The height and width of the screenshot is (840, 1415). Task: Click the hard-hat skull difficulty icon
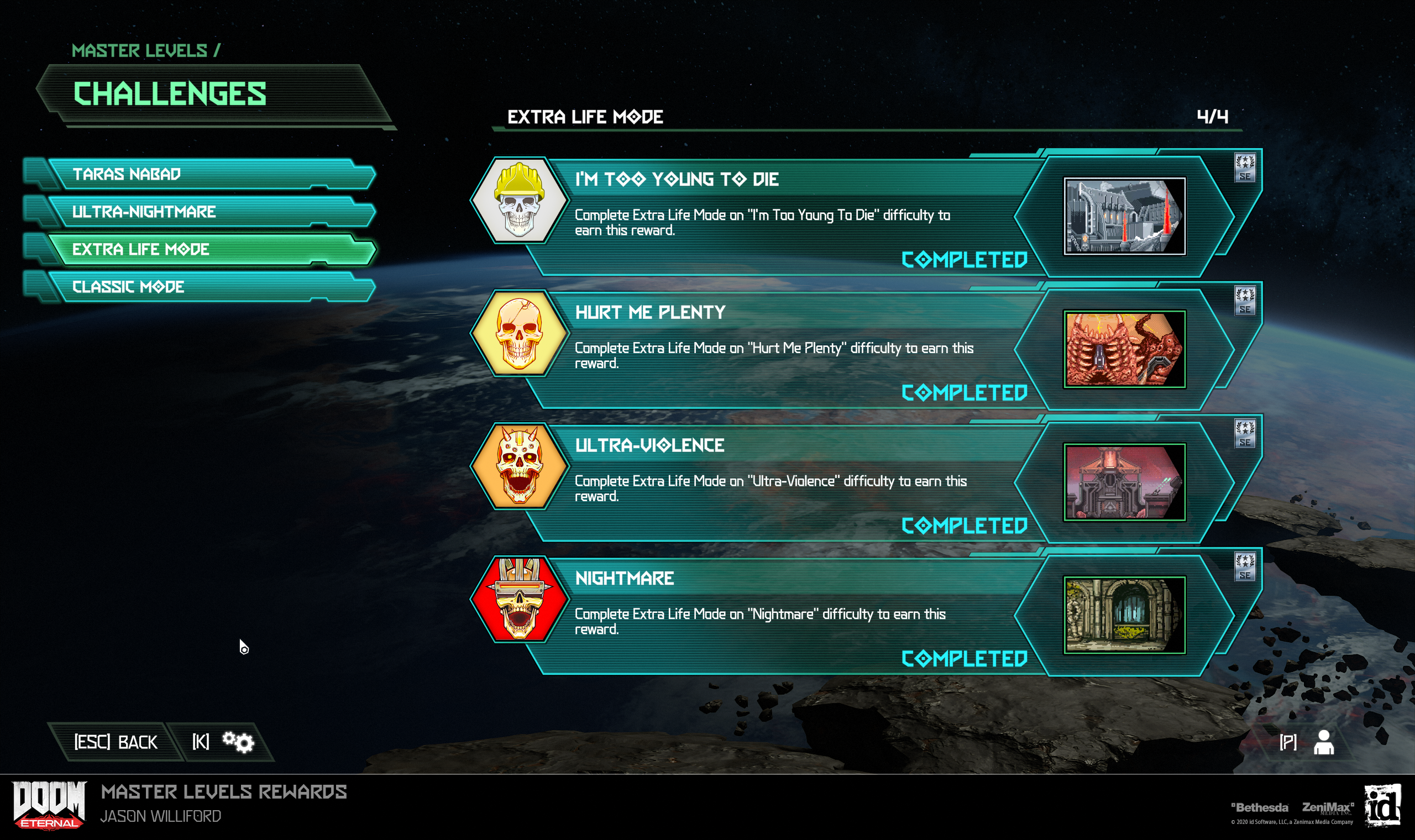click(x=519, y=201)
